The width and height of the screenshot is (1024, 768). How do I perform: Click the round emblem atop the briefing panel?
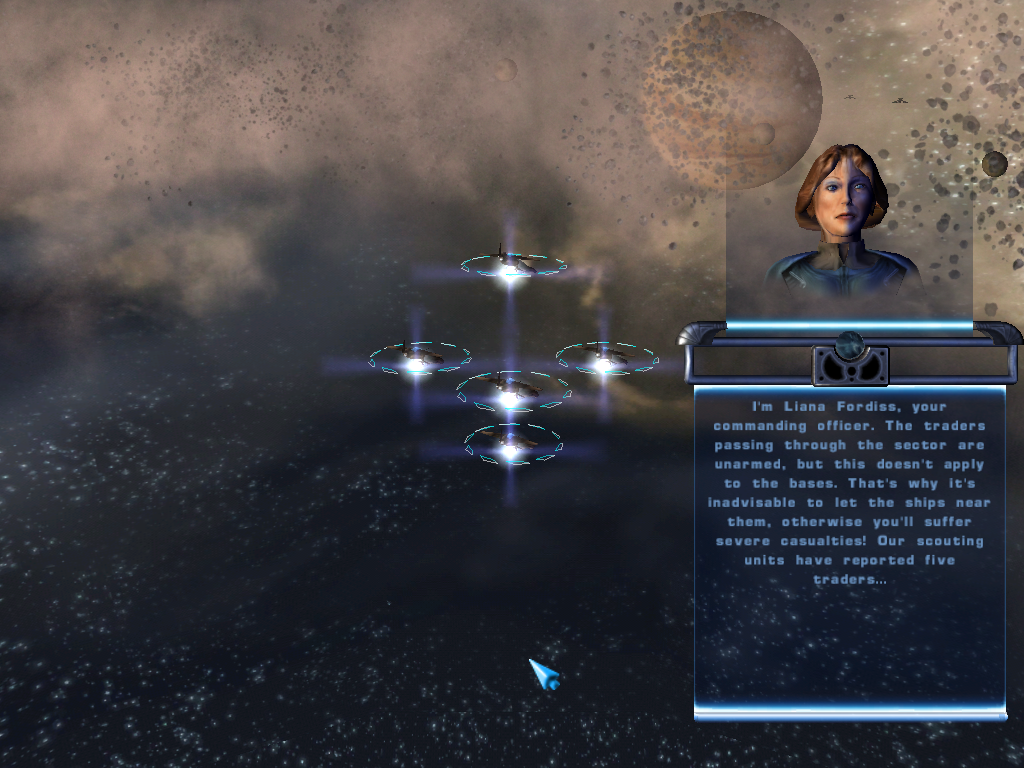(850, 346)
